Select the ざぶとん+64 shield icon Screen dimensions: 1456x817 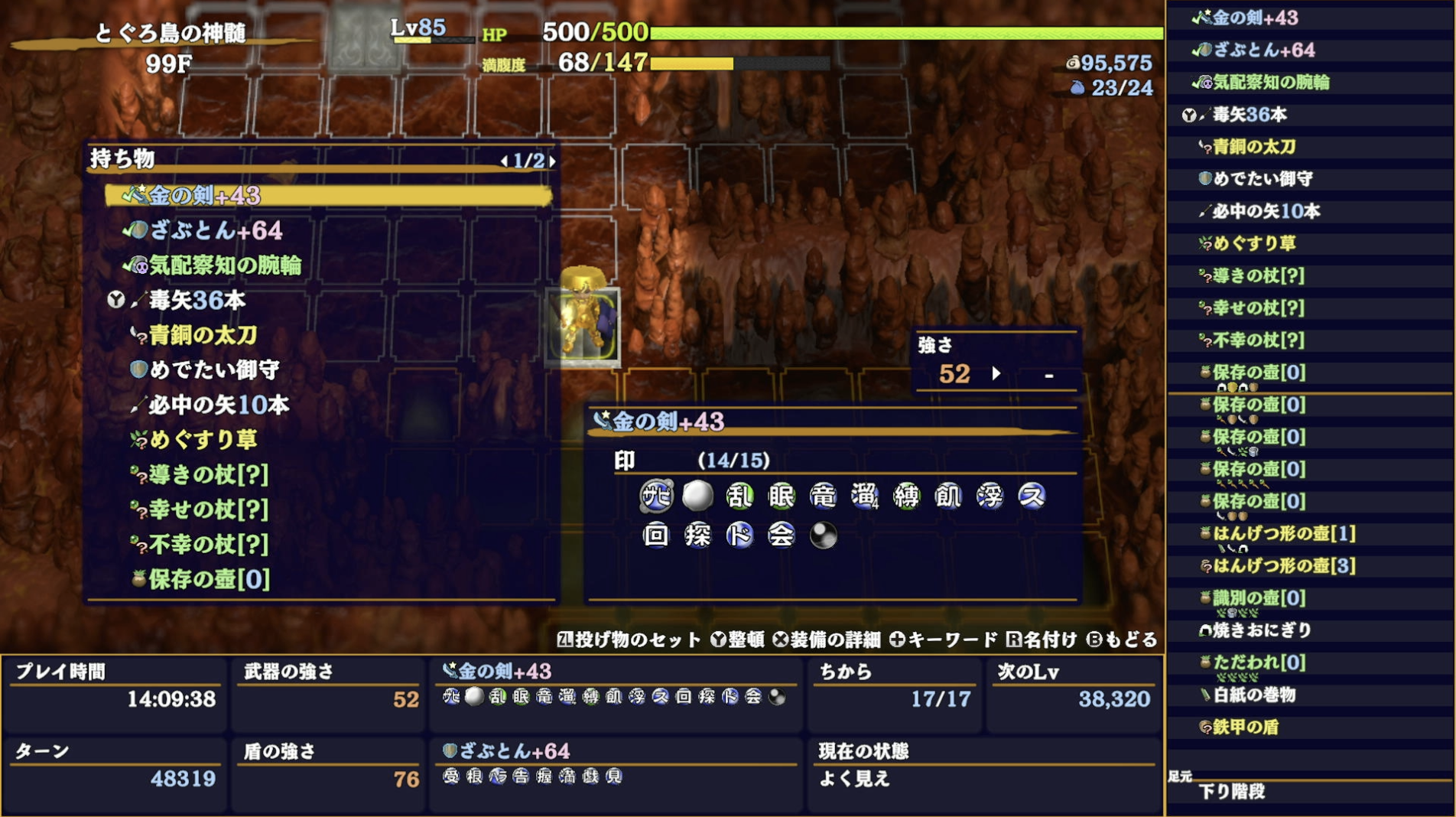click(140, 230)
